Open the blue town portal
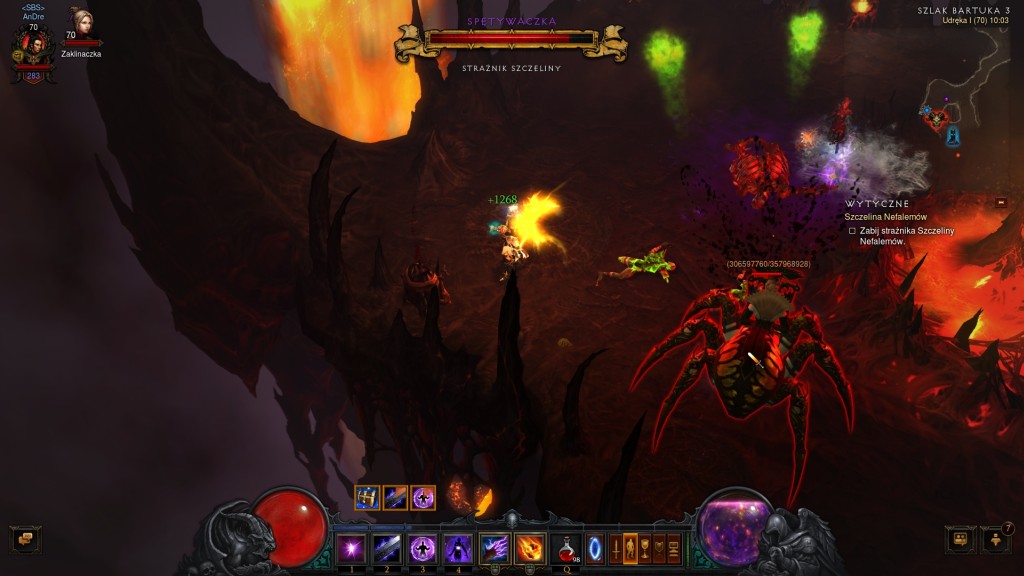 [595, 548]
